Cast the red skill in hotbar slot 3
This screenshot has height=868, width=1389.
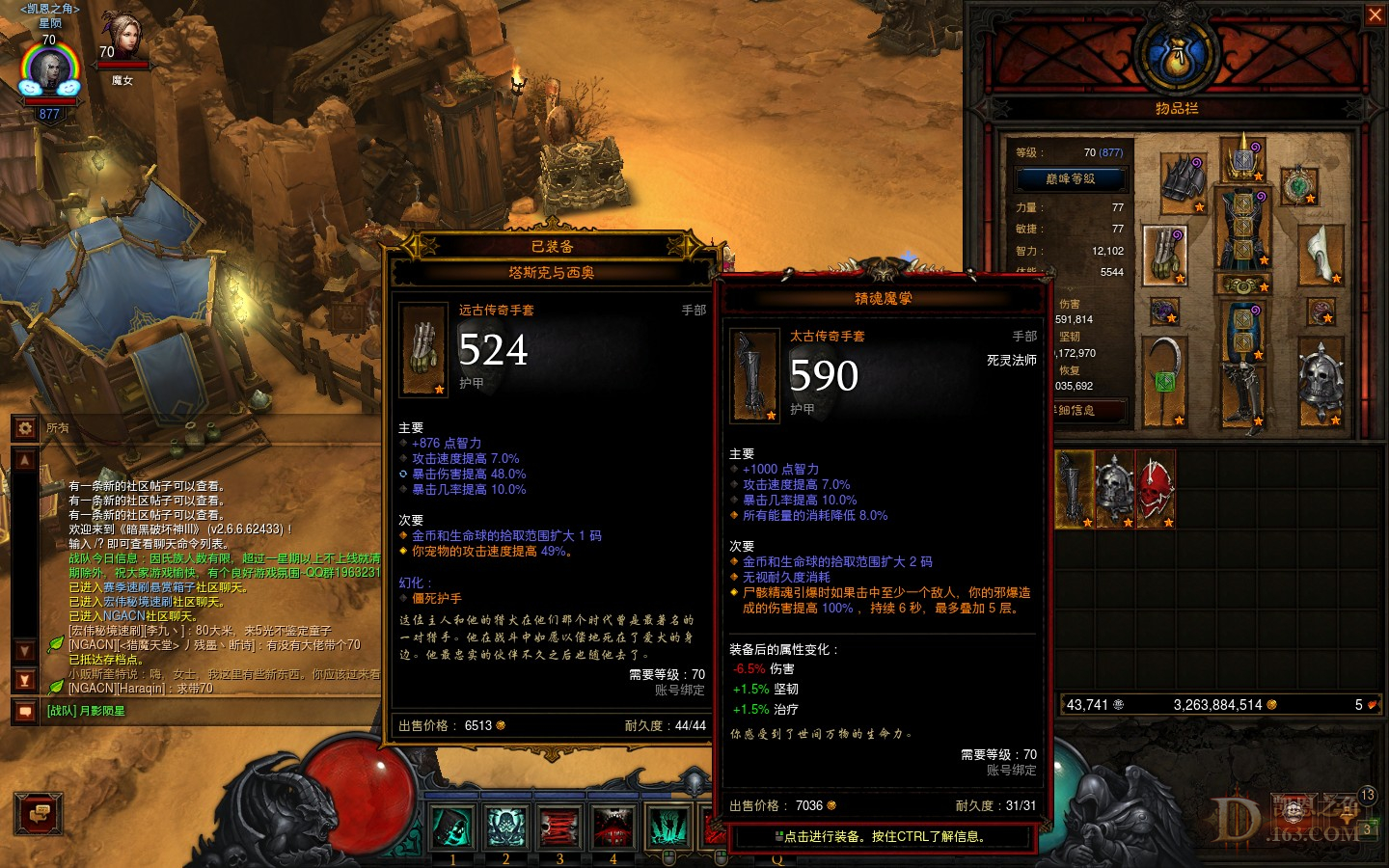(x=558, y=827)
